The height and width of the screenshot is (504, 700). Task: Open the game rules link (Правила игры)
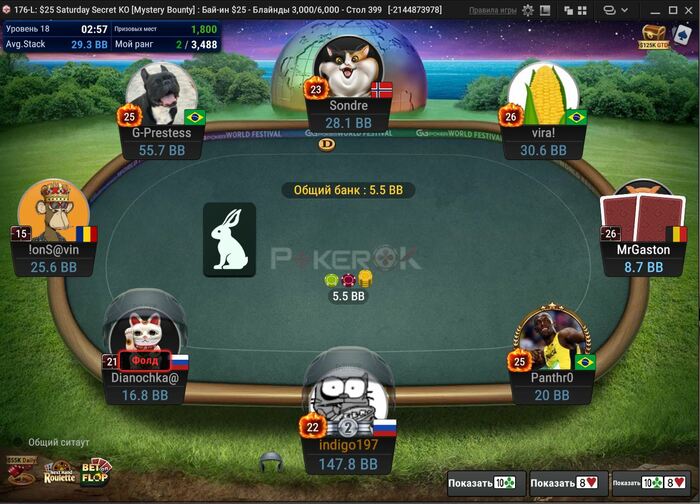[493, 10]
